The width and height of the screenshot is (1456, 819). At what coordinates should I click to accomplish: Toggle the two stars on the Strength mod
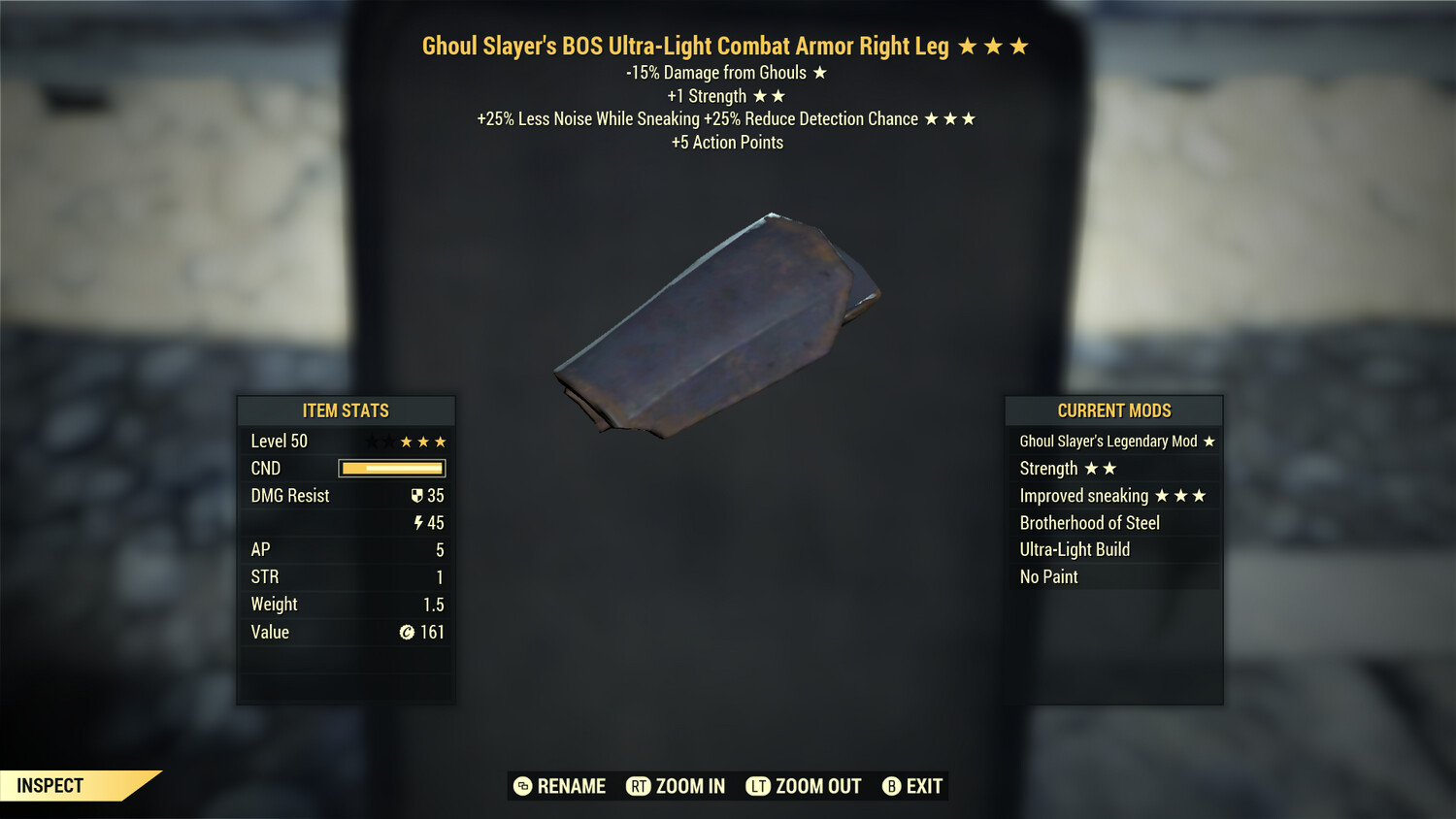[x=1099, y=468]
